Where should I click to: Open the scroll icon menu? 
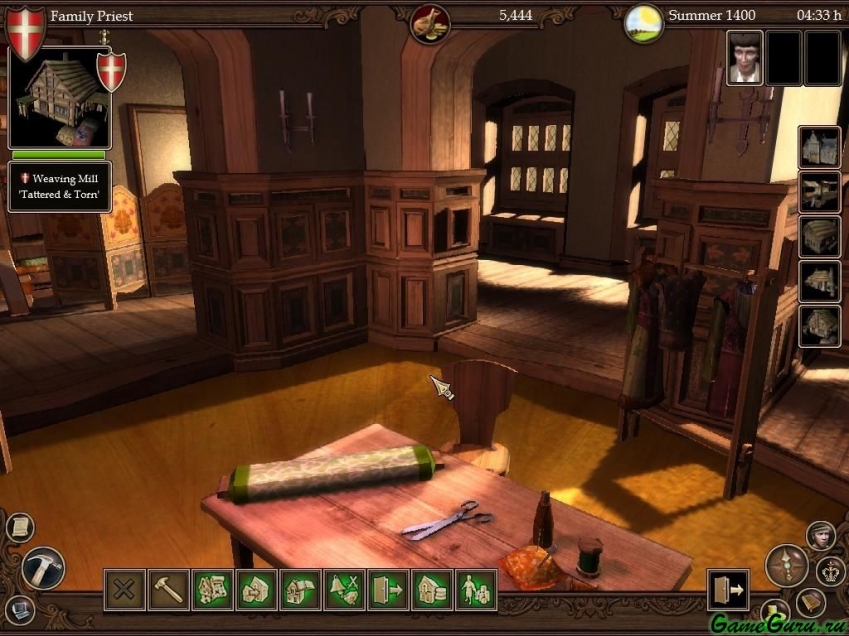(x=19, y=527)
